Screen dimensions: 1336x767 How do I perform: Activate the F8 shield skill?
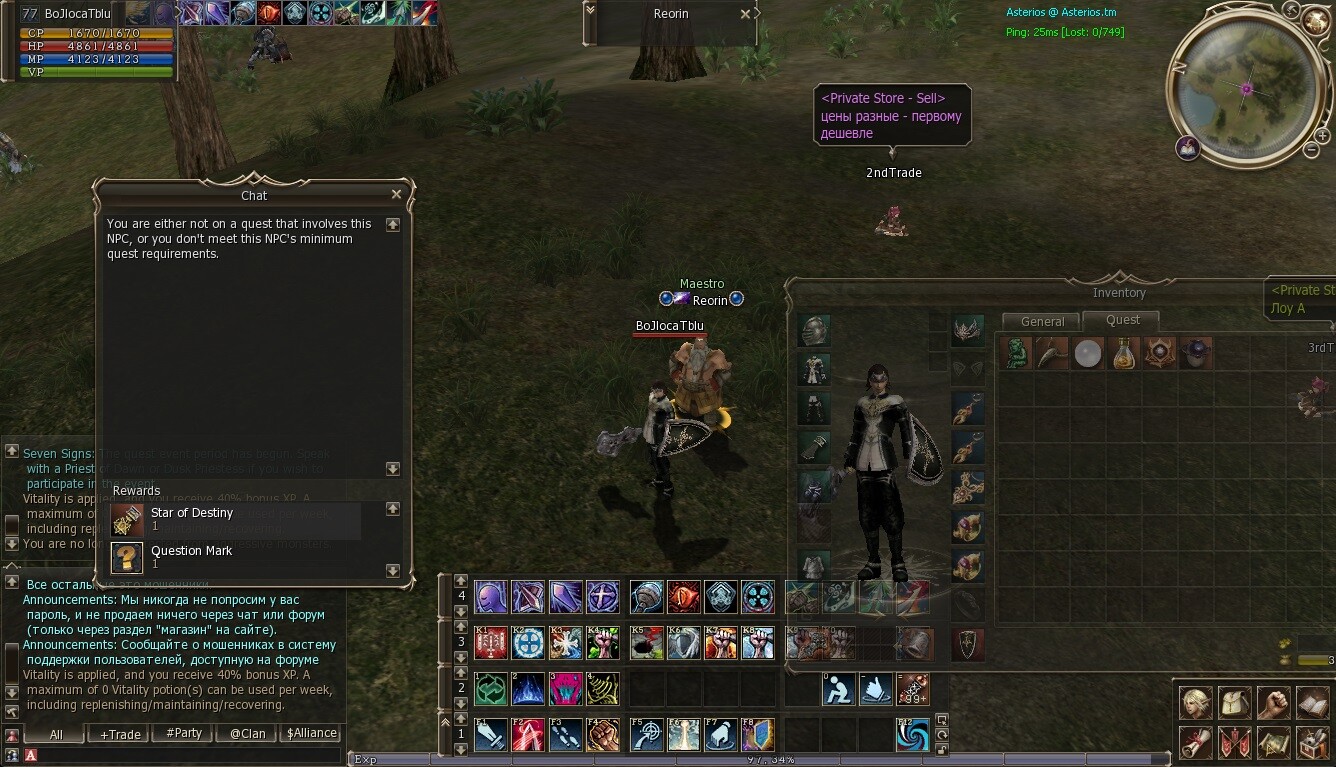757,736
